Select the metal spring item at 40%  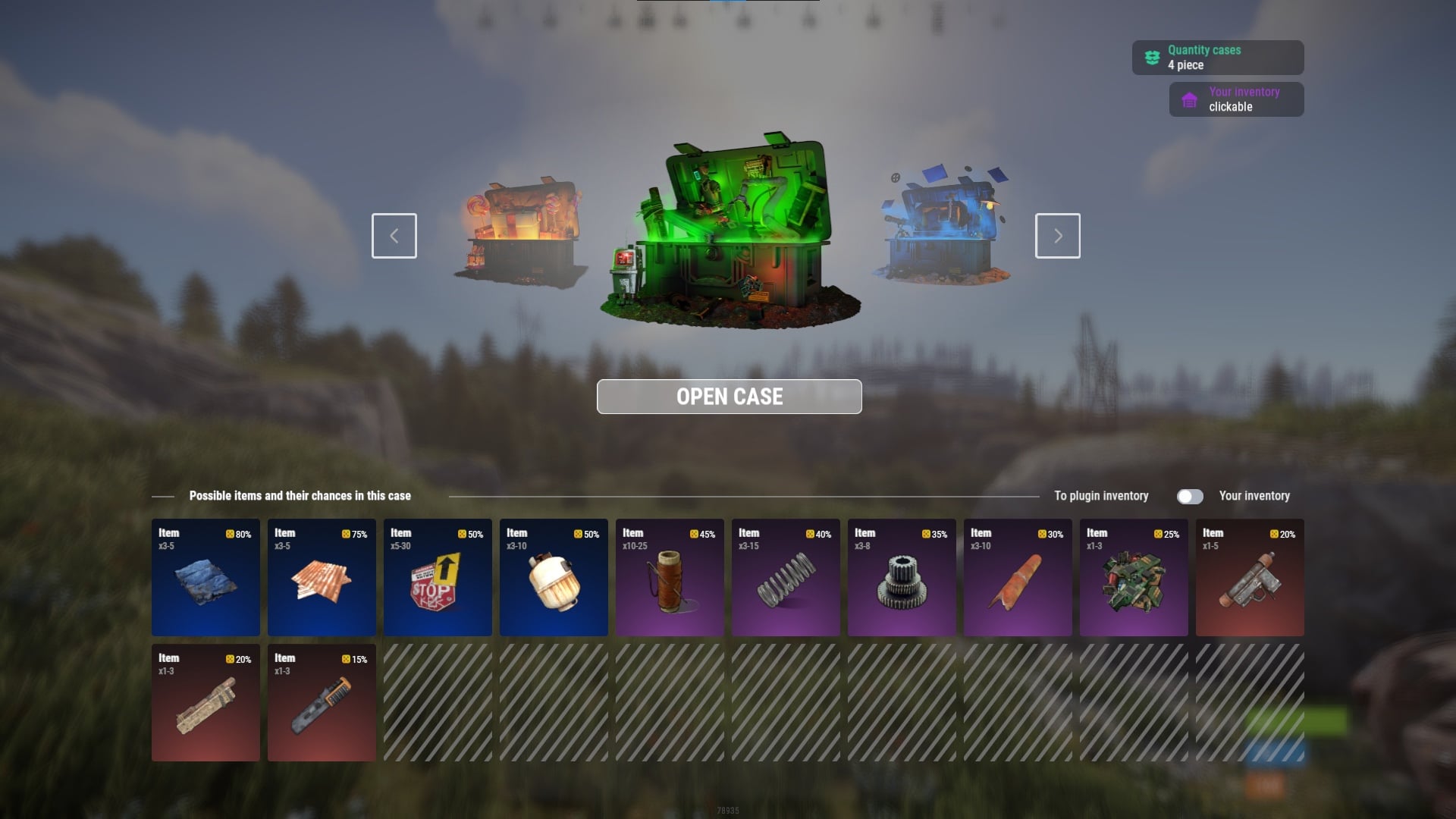click(x=786, y=577)
